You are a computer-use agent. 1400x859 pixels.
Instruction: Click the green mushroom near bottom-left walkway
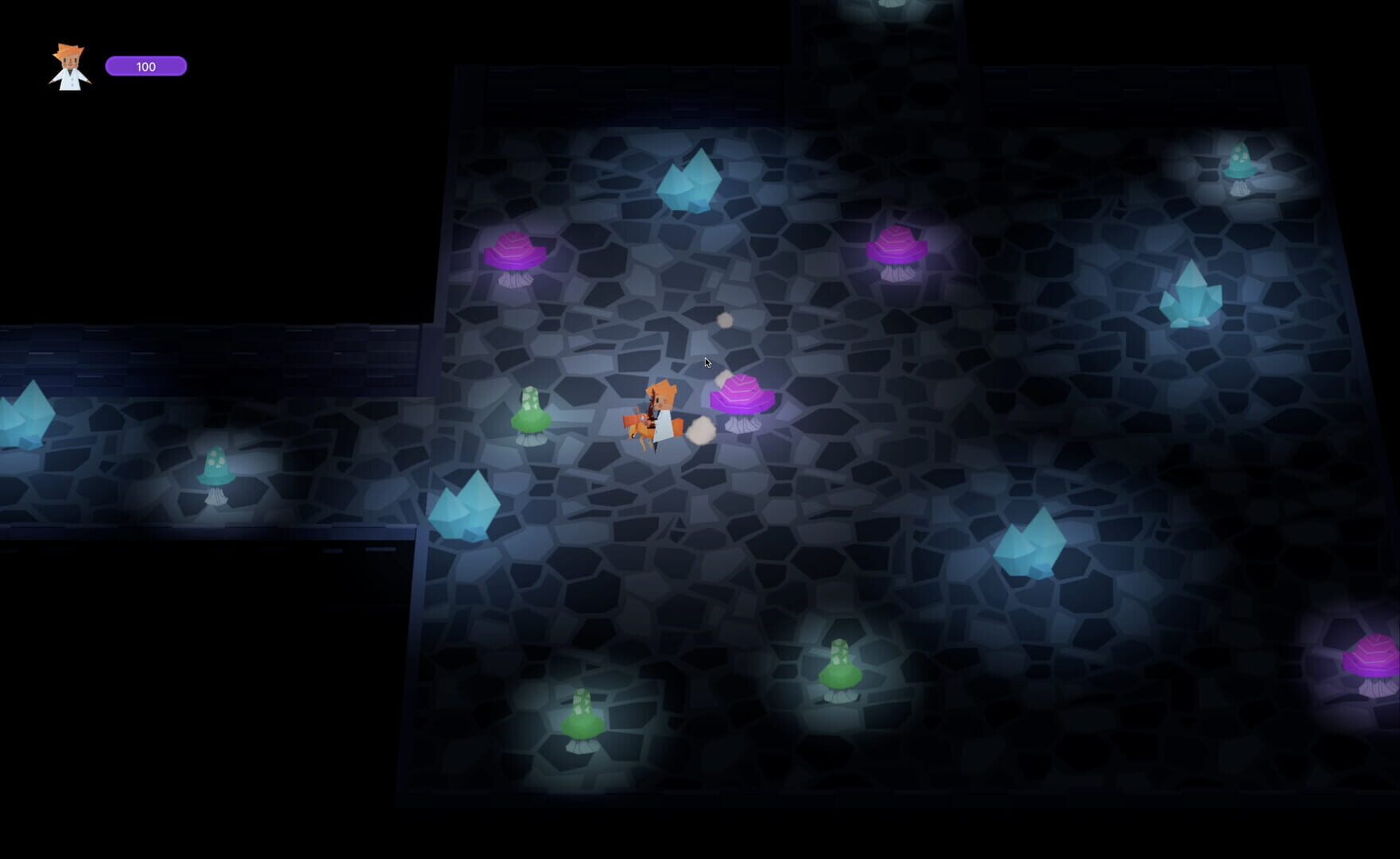[582, 724]
